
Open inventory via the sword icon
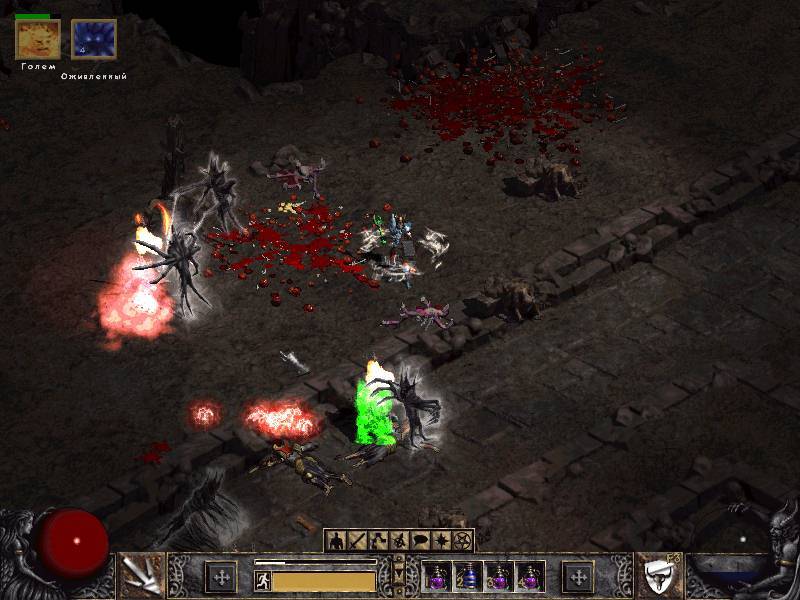(357, 541)
